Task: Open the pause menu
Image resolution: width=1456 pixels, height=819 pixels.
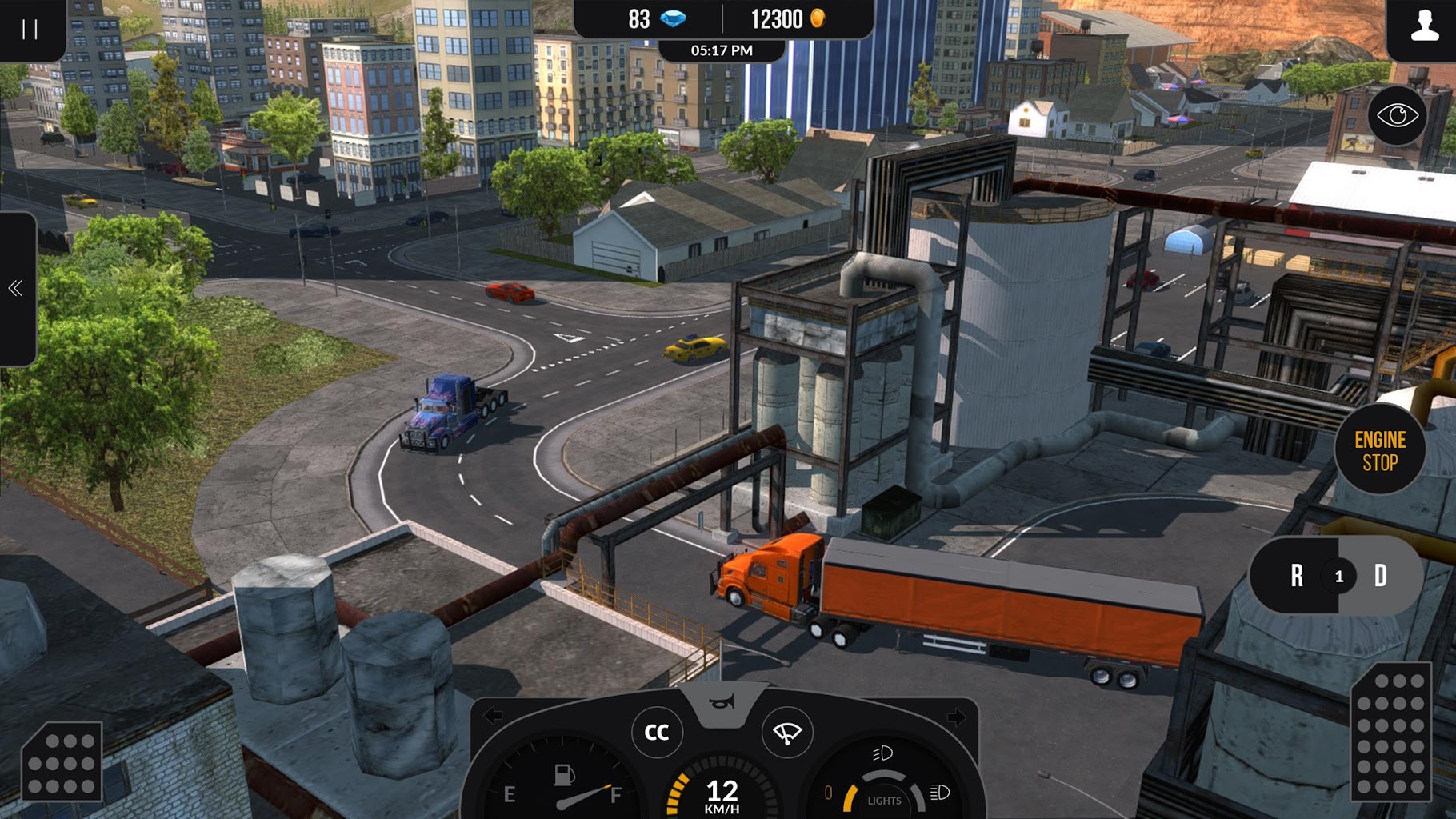Action: coord(30,30)
